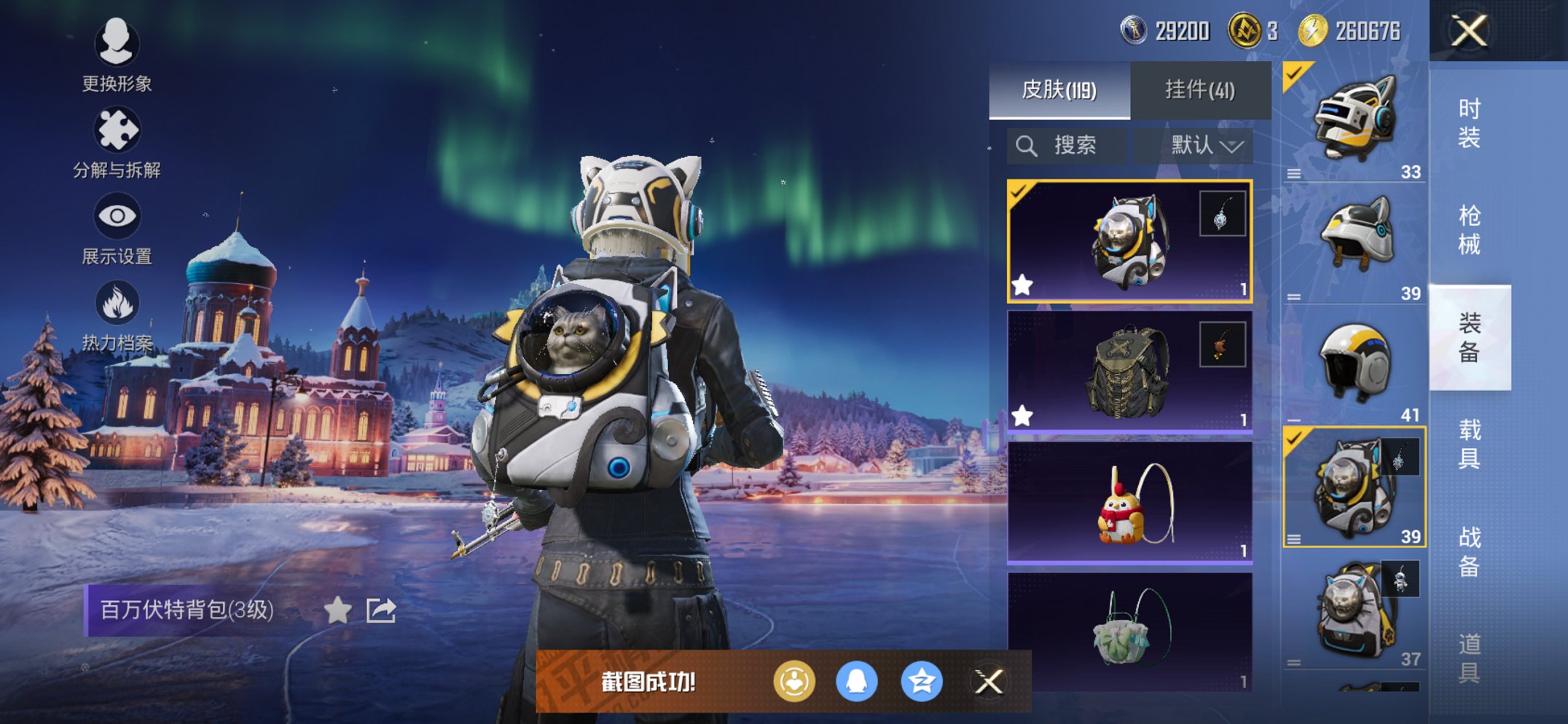Favorite the backpack with the star icon
Screen dimensions: 1568x724
coord(337,610)
